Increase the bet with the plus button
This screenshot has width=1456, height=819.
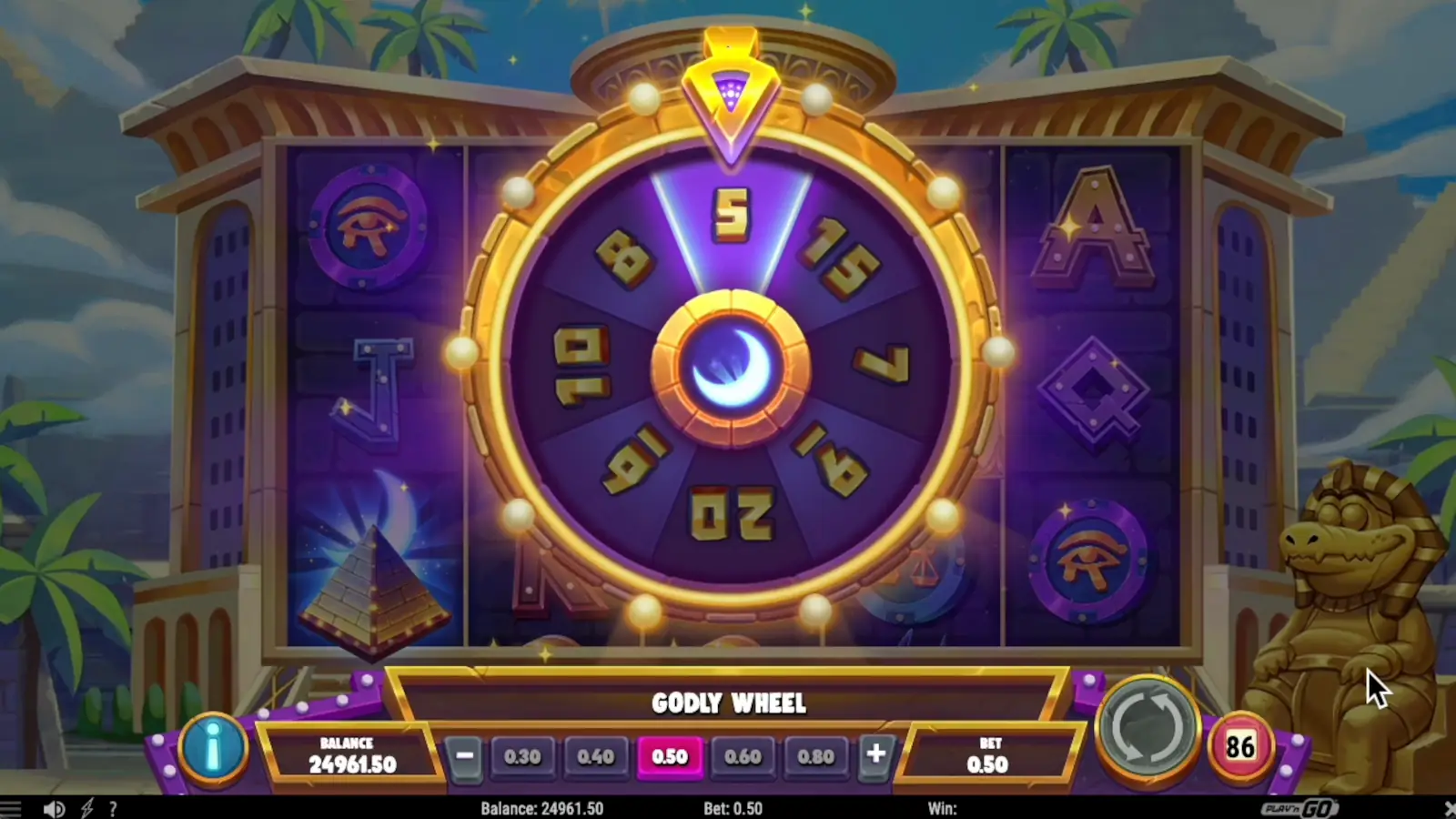876,756
